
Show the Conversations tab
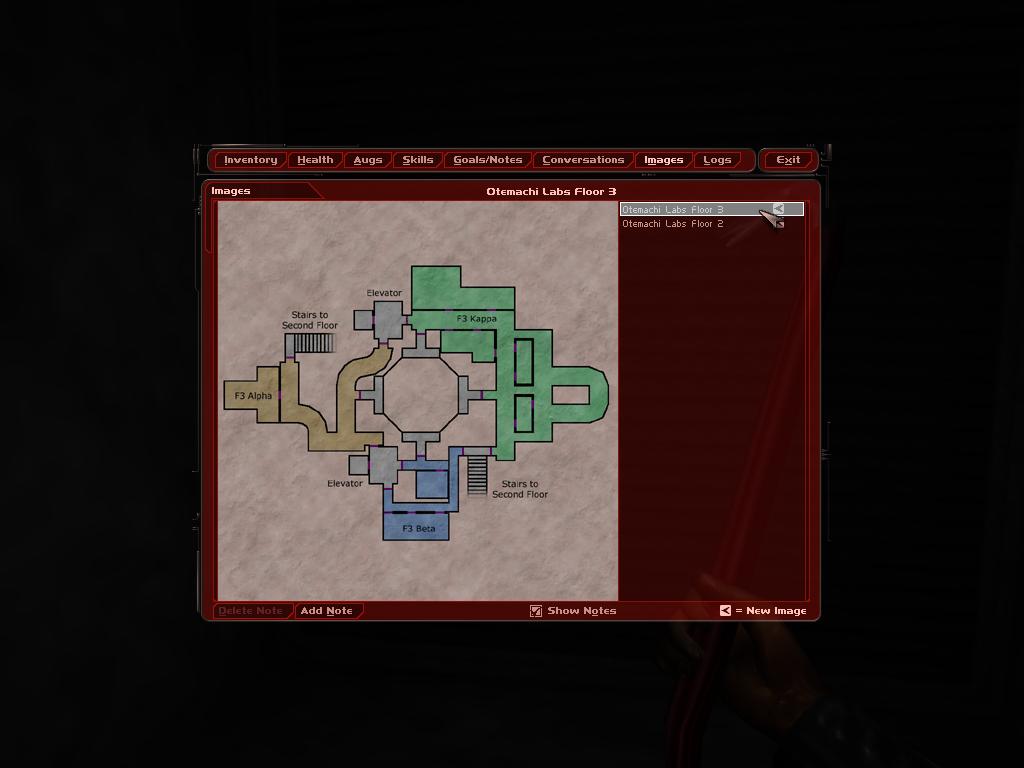583,160
